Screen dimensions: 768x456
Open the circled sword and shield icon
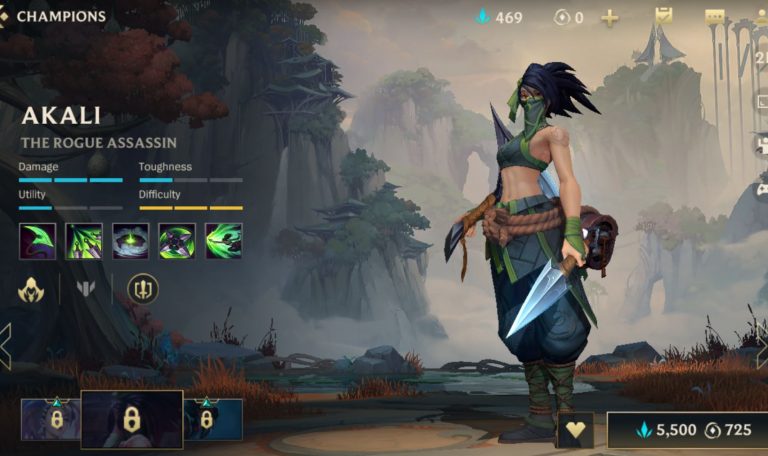point(143,290)
